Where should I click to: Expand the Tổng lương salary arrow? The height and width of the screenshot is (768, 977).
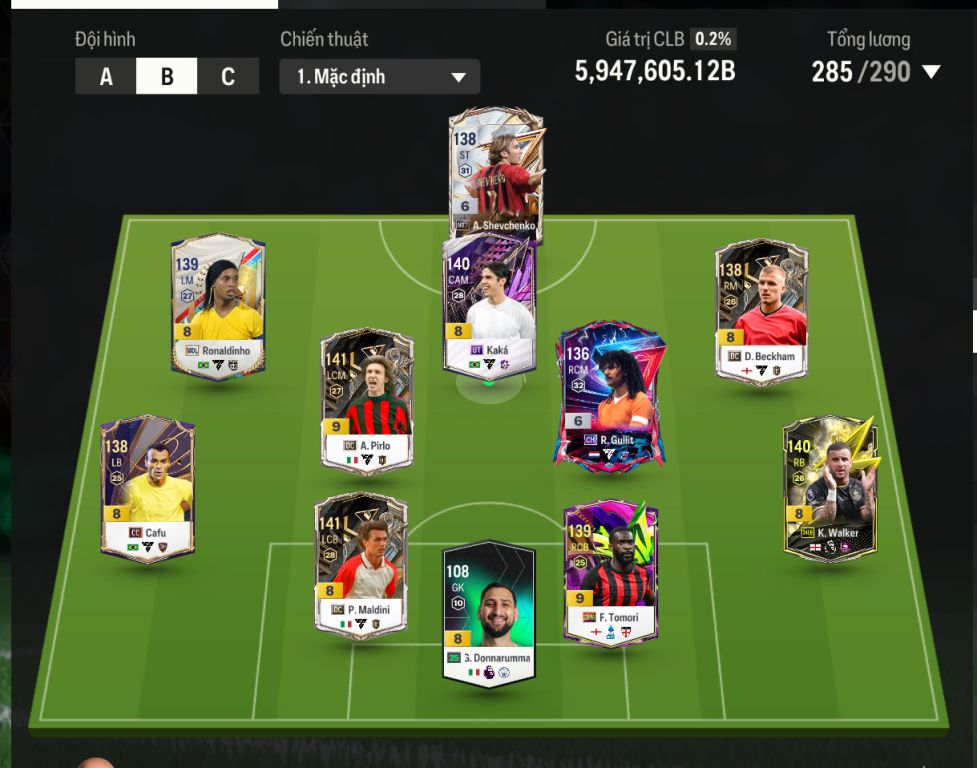coord(931,72)
